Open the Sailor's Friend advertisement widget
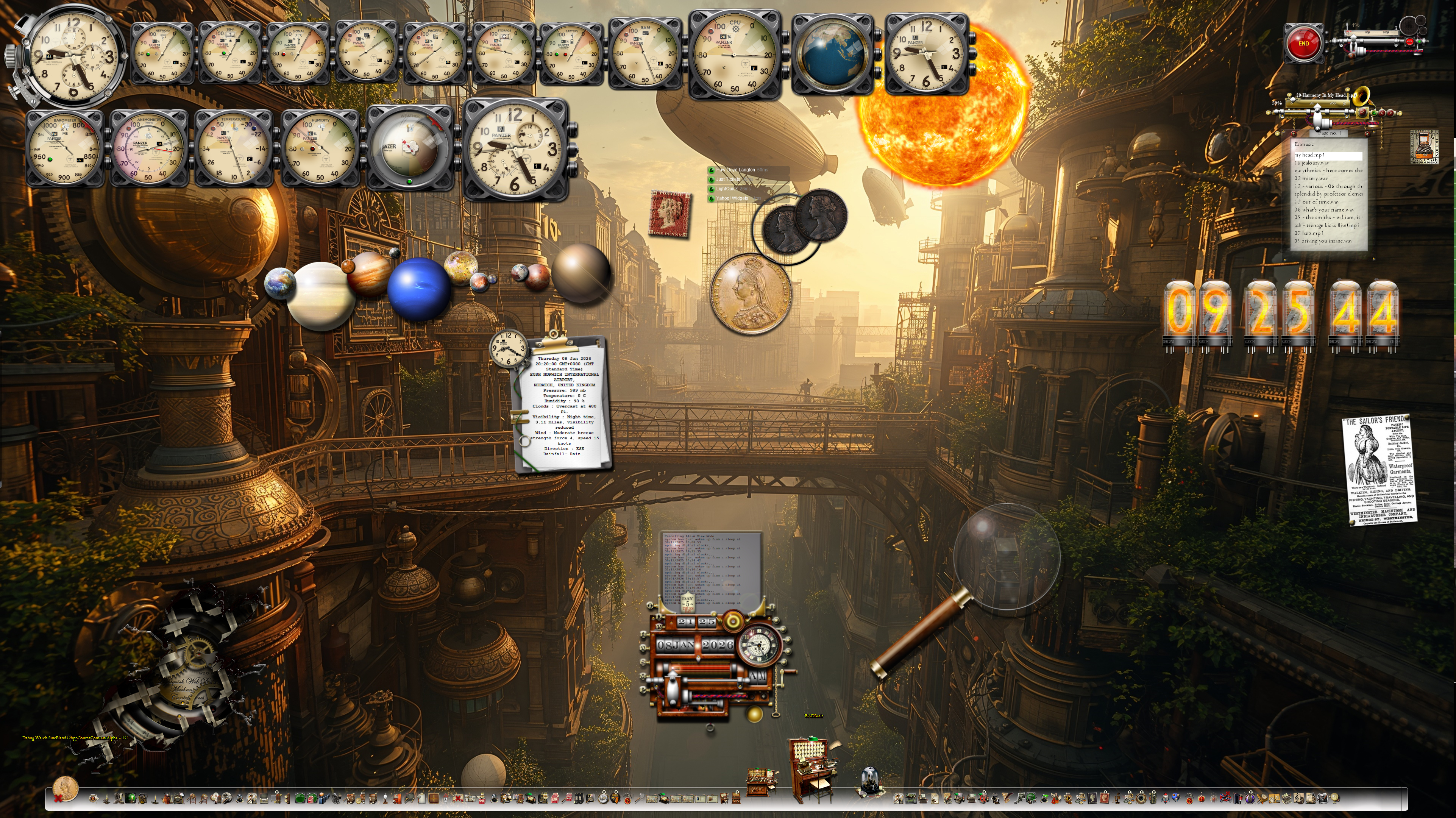Image resolution: width=1456 pixels, height=818 pixels. click(1379, 470)
